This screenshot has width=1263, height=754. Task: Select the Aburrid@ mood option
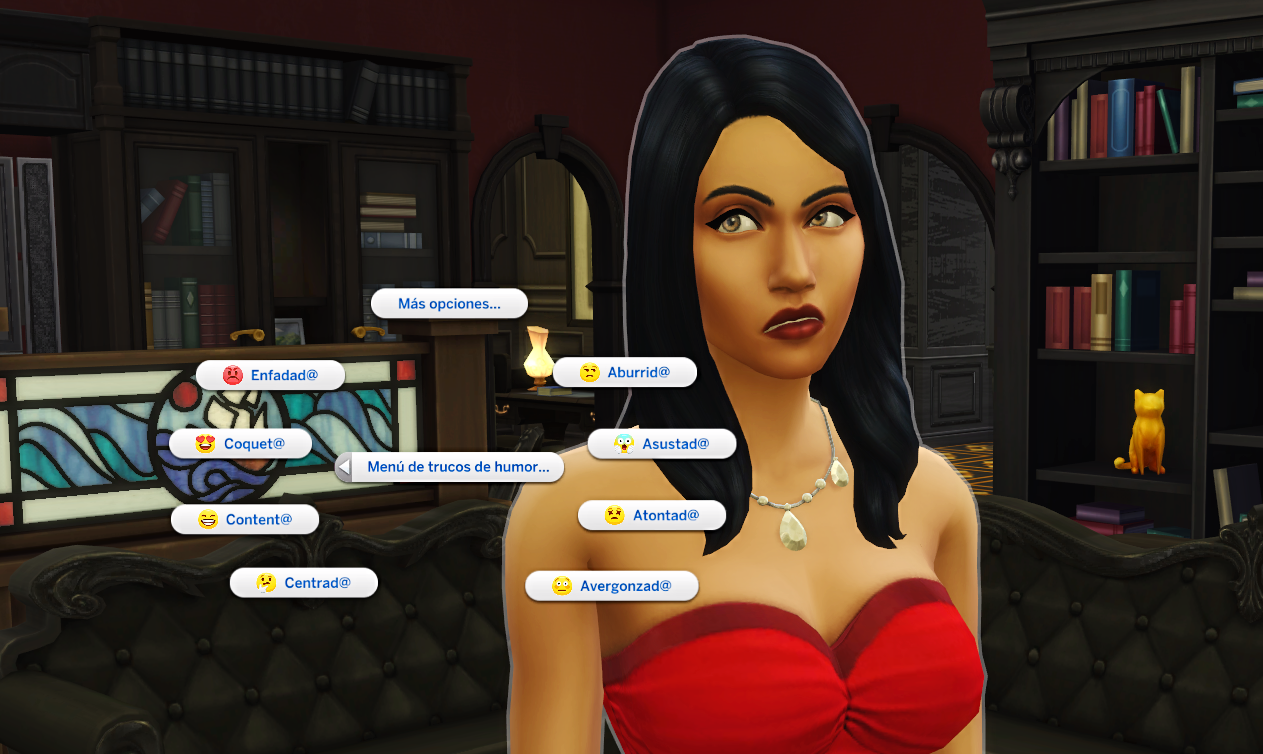tap(625, 372)
